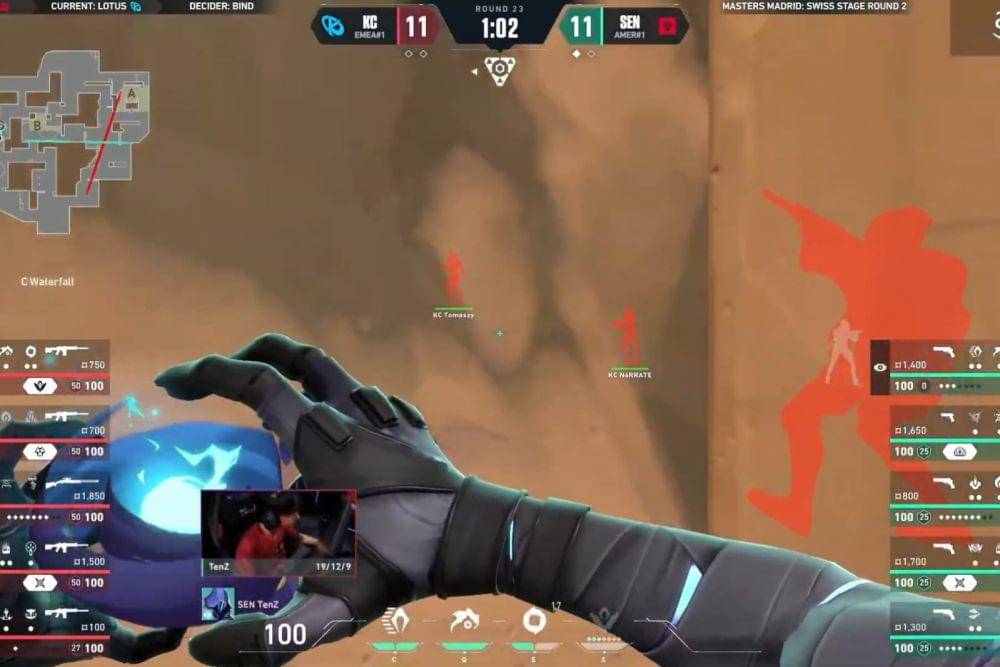Select the spike icon below the timer
Screen dimensions: 1000x667
[499, 68]
